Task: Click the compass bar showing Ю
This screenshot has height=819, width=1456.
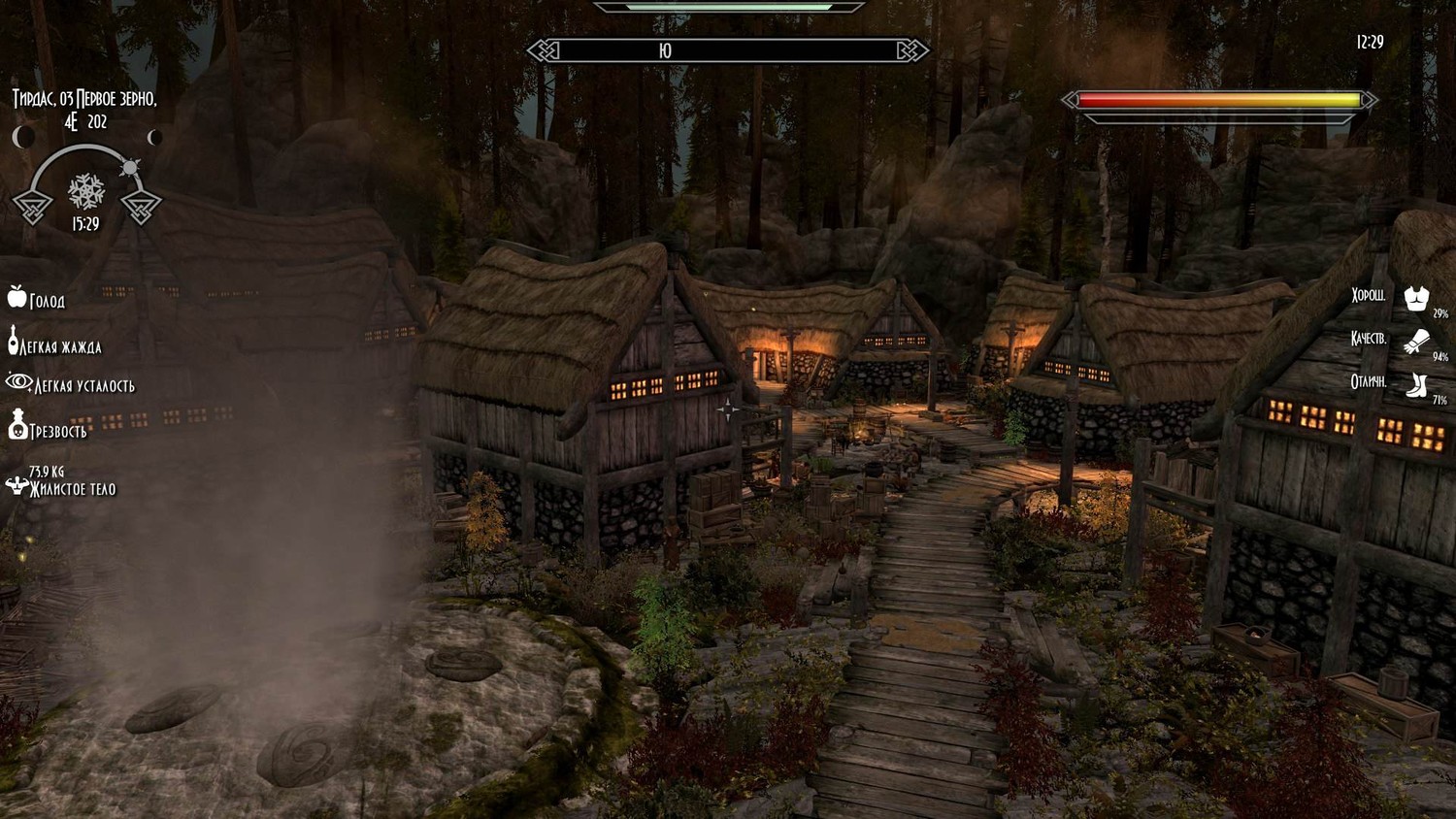Action: click(727, 50)
